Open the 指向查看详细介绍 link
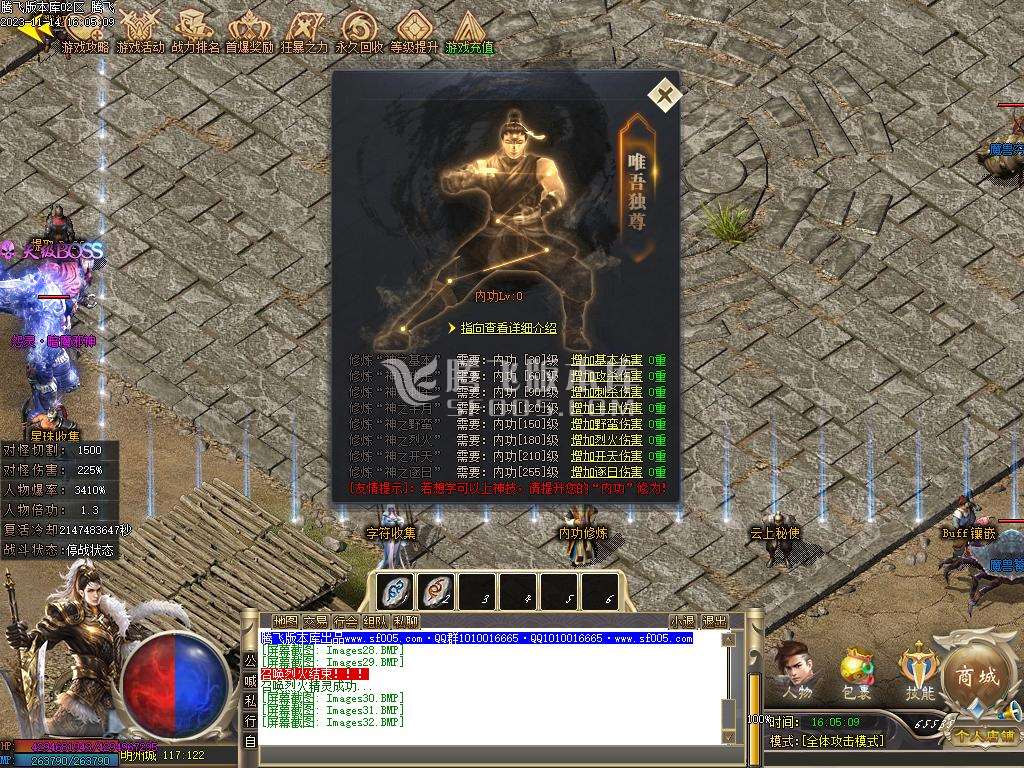 coord(508,328)
